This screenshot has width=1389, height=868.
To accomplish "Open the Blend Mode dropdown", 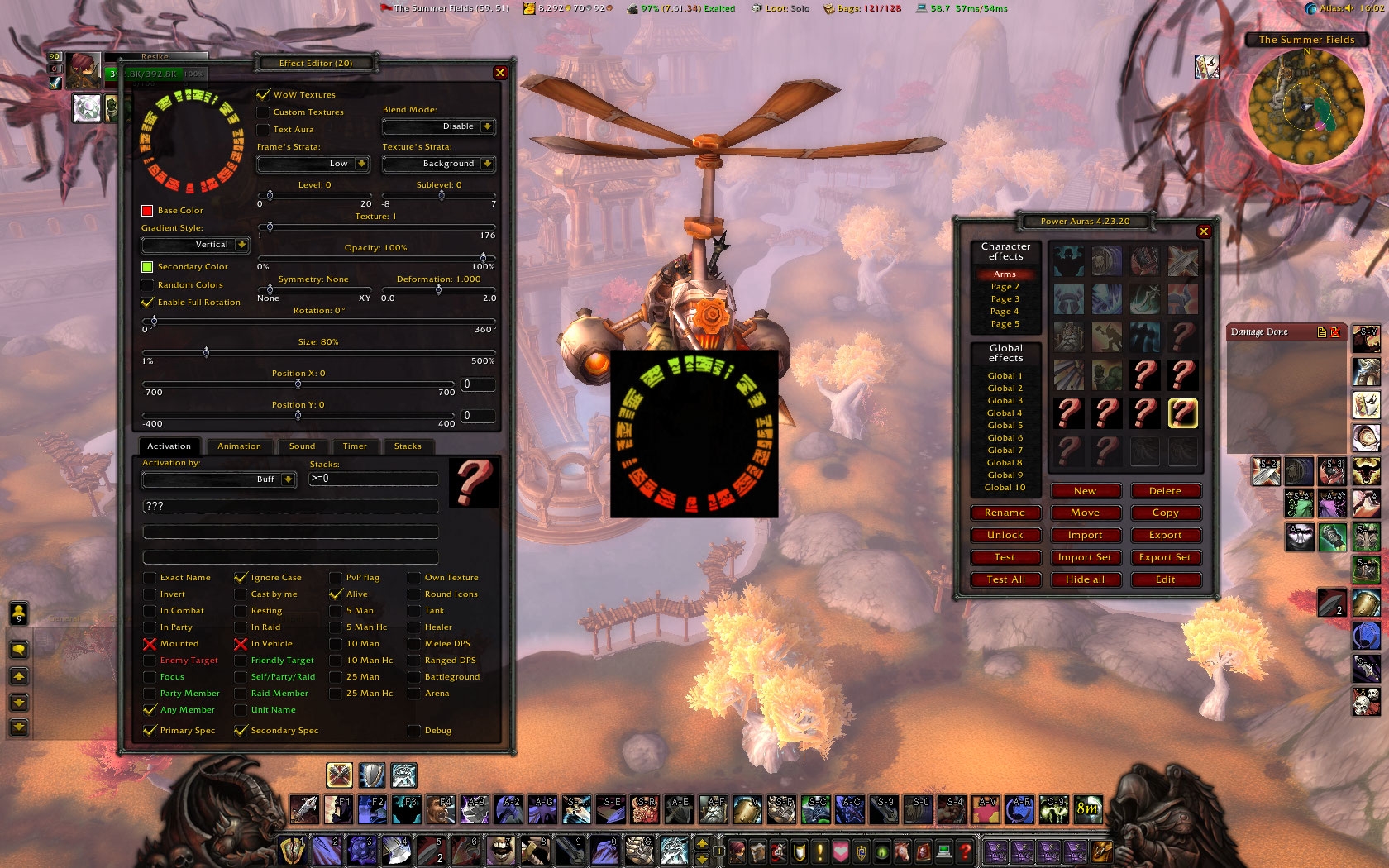I will (x=487, y=126).
